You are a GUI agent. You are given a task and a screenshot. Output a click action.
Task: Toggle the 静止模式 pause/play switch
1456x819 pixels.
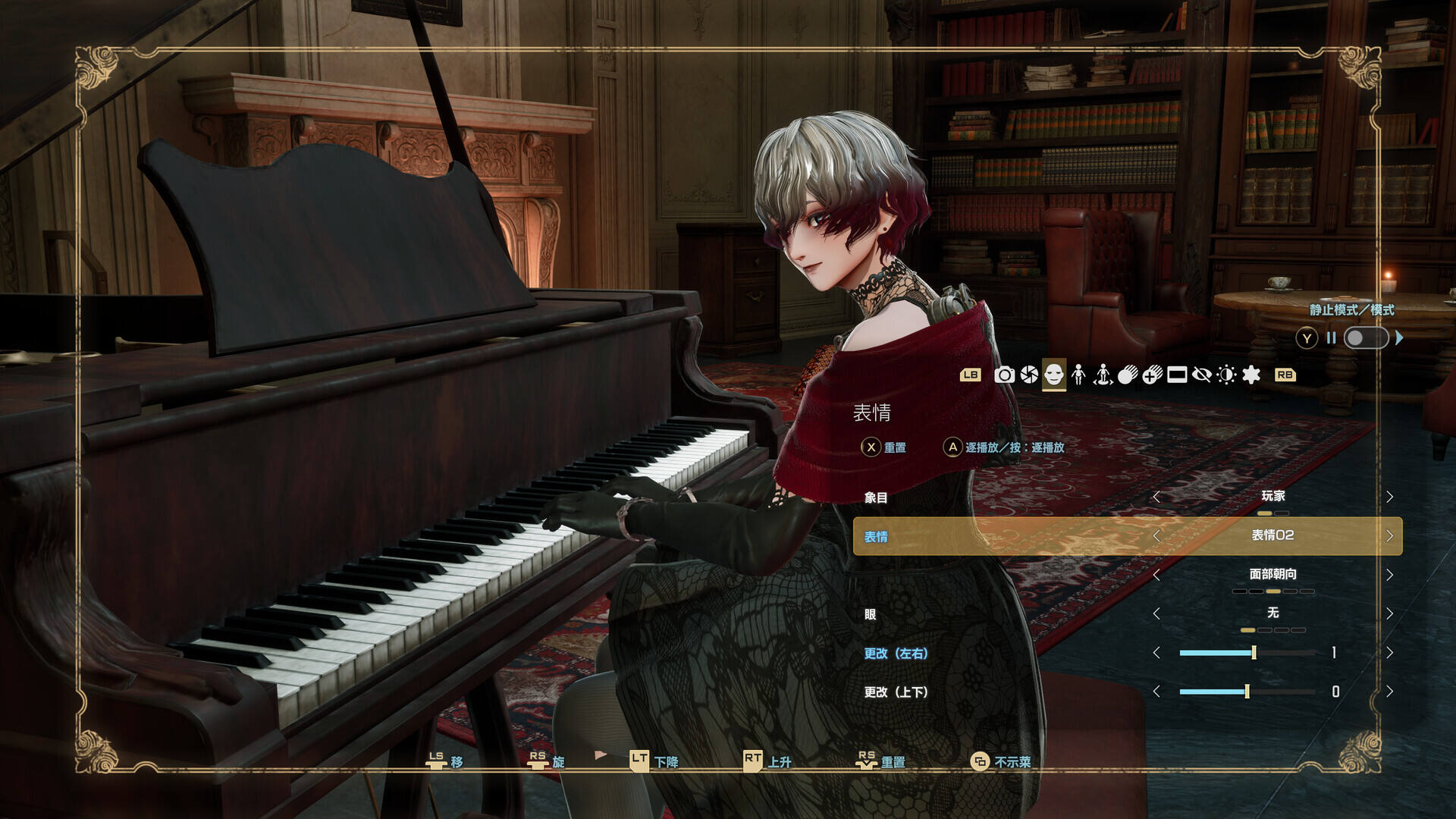point(1365,339)
